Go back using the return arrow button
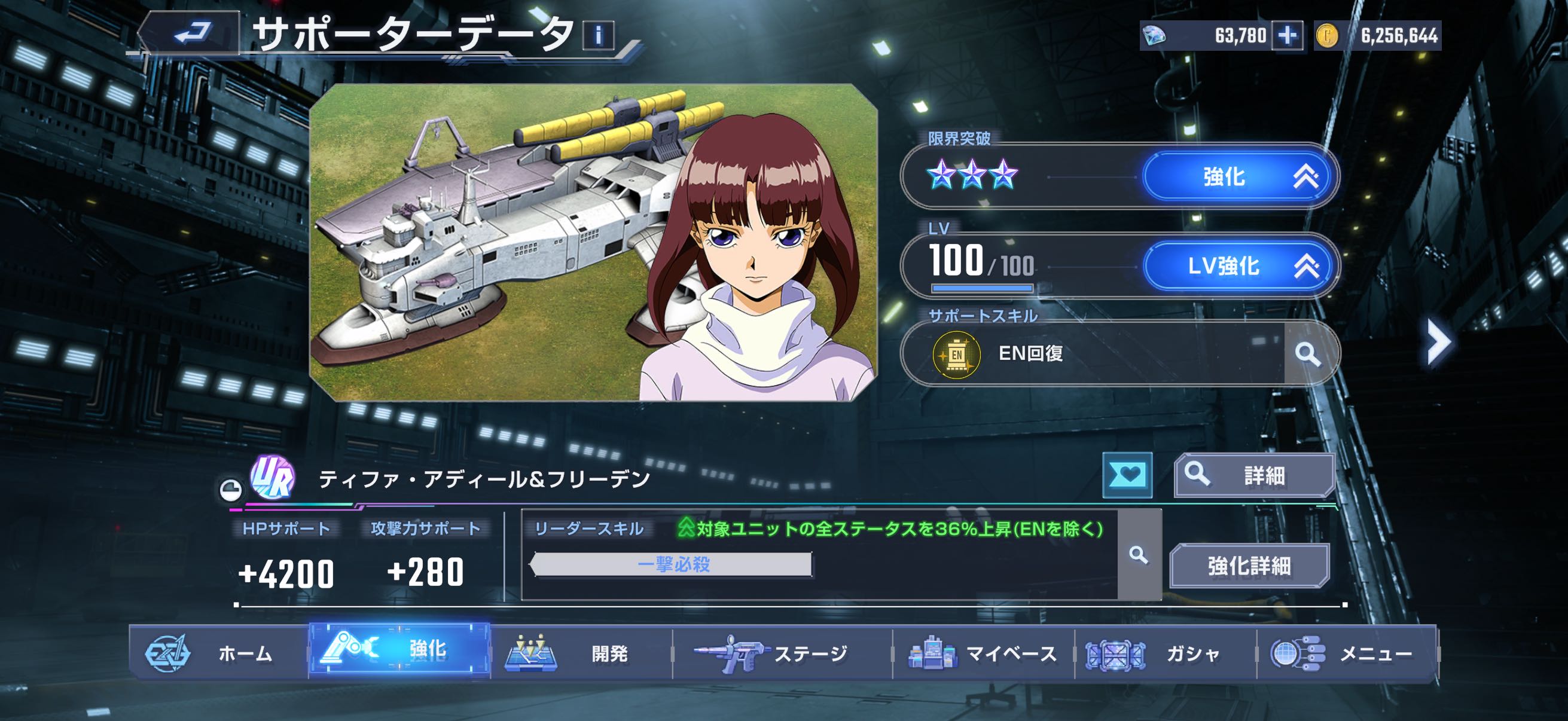 pos(191,33)
